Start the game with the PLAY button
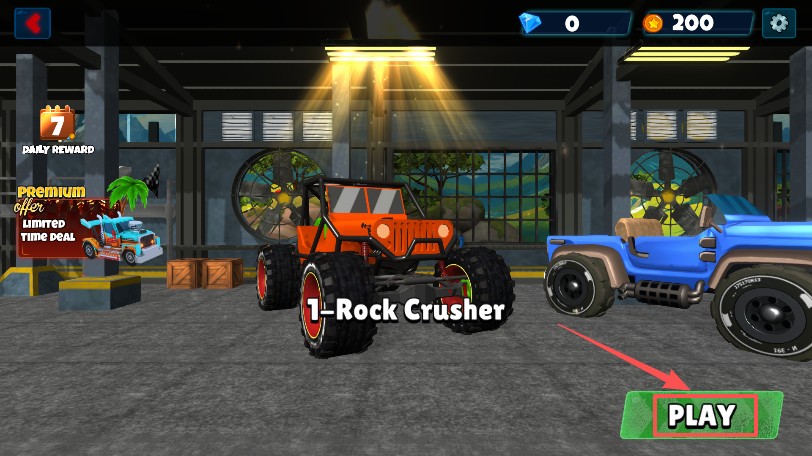This screenshot has height=456, width=812. tap(703, 415)
